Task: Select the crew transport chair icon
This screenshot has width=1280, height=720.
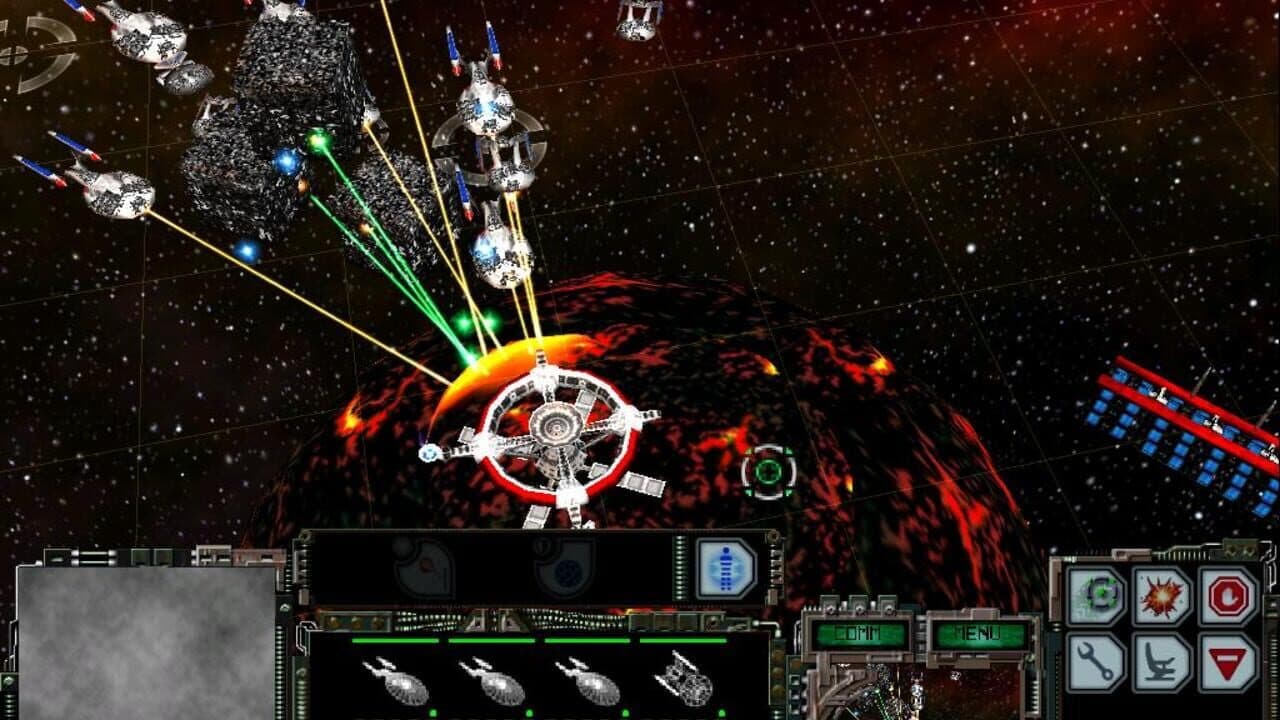Action: pos(1160,660)
